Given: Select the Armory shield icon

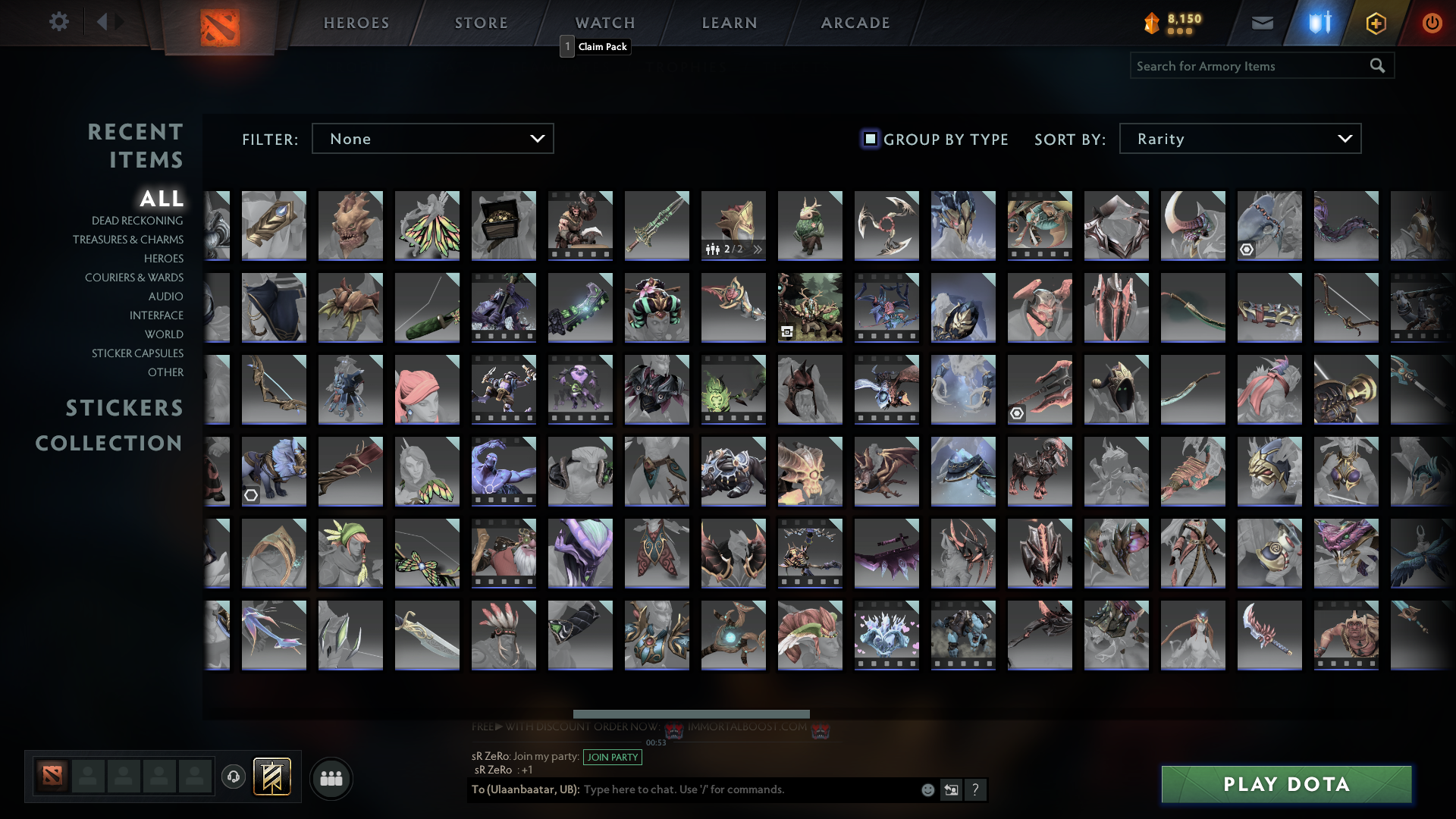Looking at the screenshot, I should [1319, 22].
